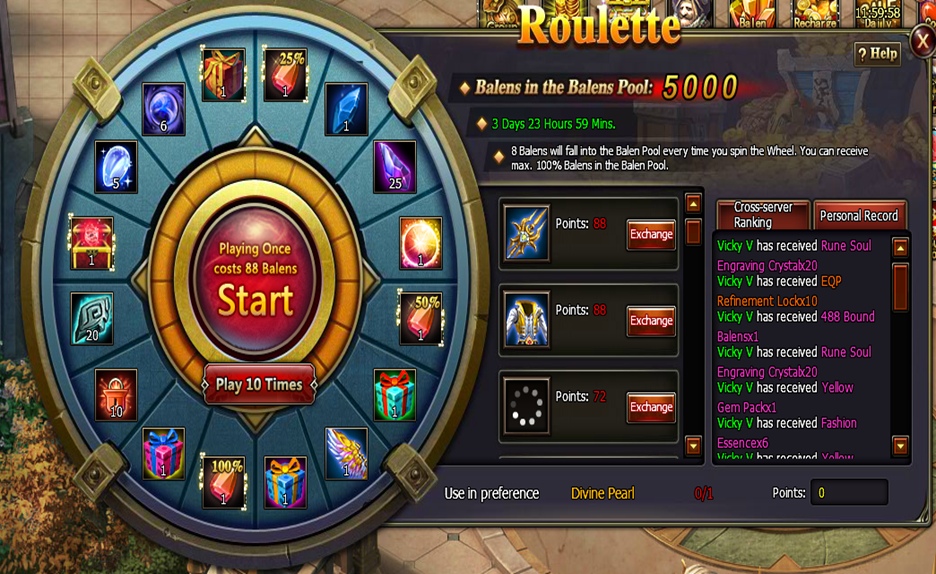Open the Help window
Viewport: 936px width, 574px height.
click(x=876, y=54)
